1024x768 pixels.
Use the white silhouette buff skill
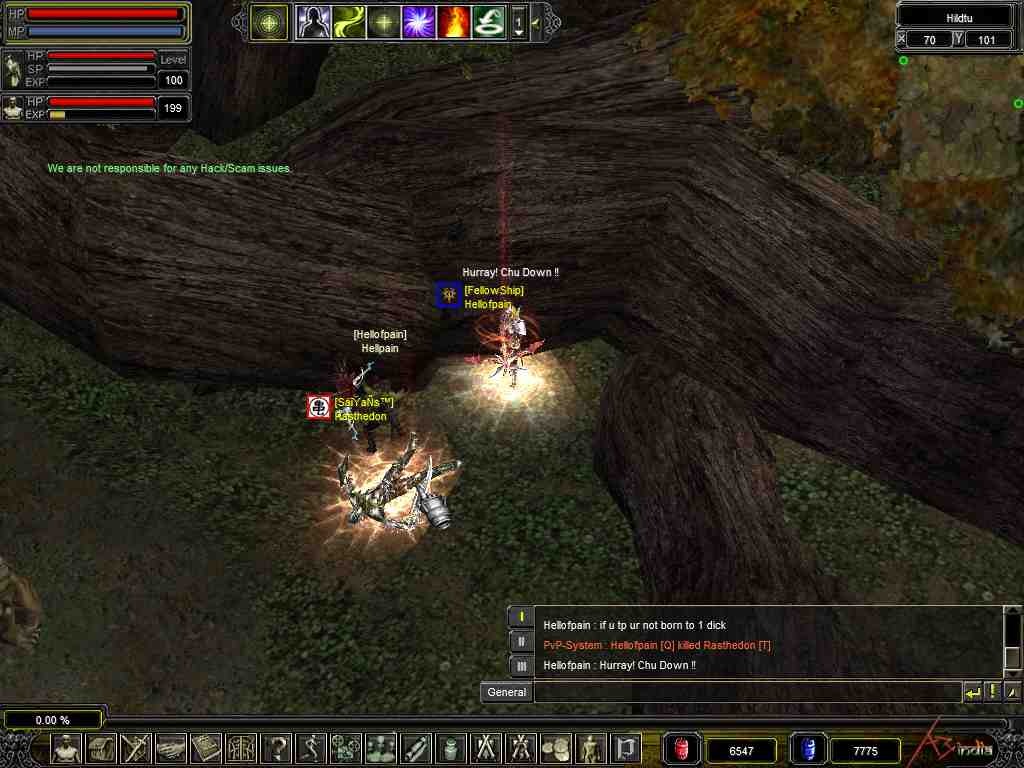click(x=313, y=21)
